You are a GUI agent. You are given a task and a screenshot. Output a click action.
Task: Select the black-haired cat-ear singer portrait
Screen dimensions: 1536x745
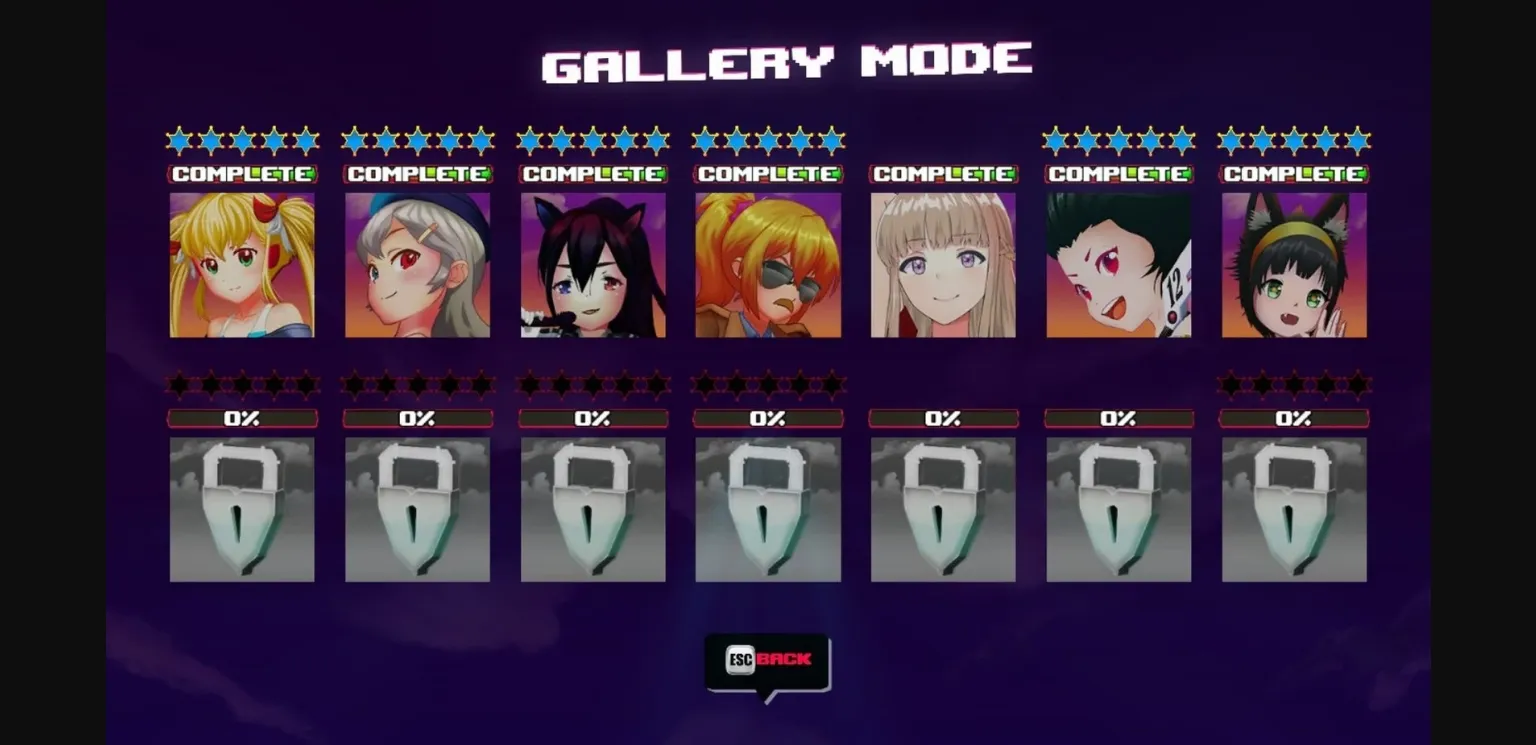click(592, 265)
